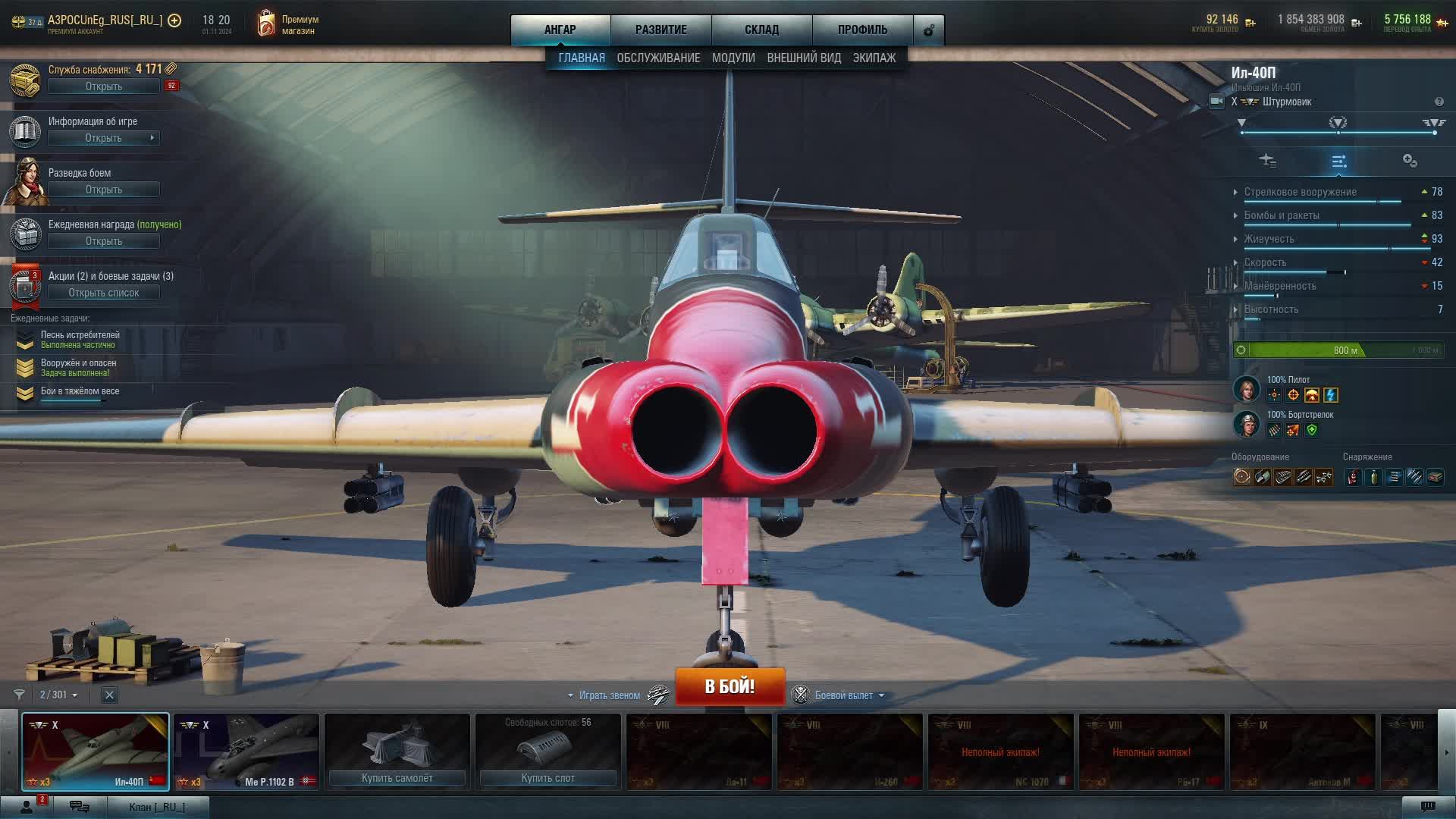Open the Служба снабжения supply service
1456x819 pixels.
(103, 86)
